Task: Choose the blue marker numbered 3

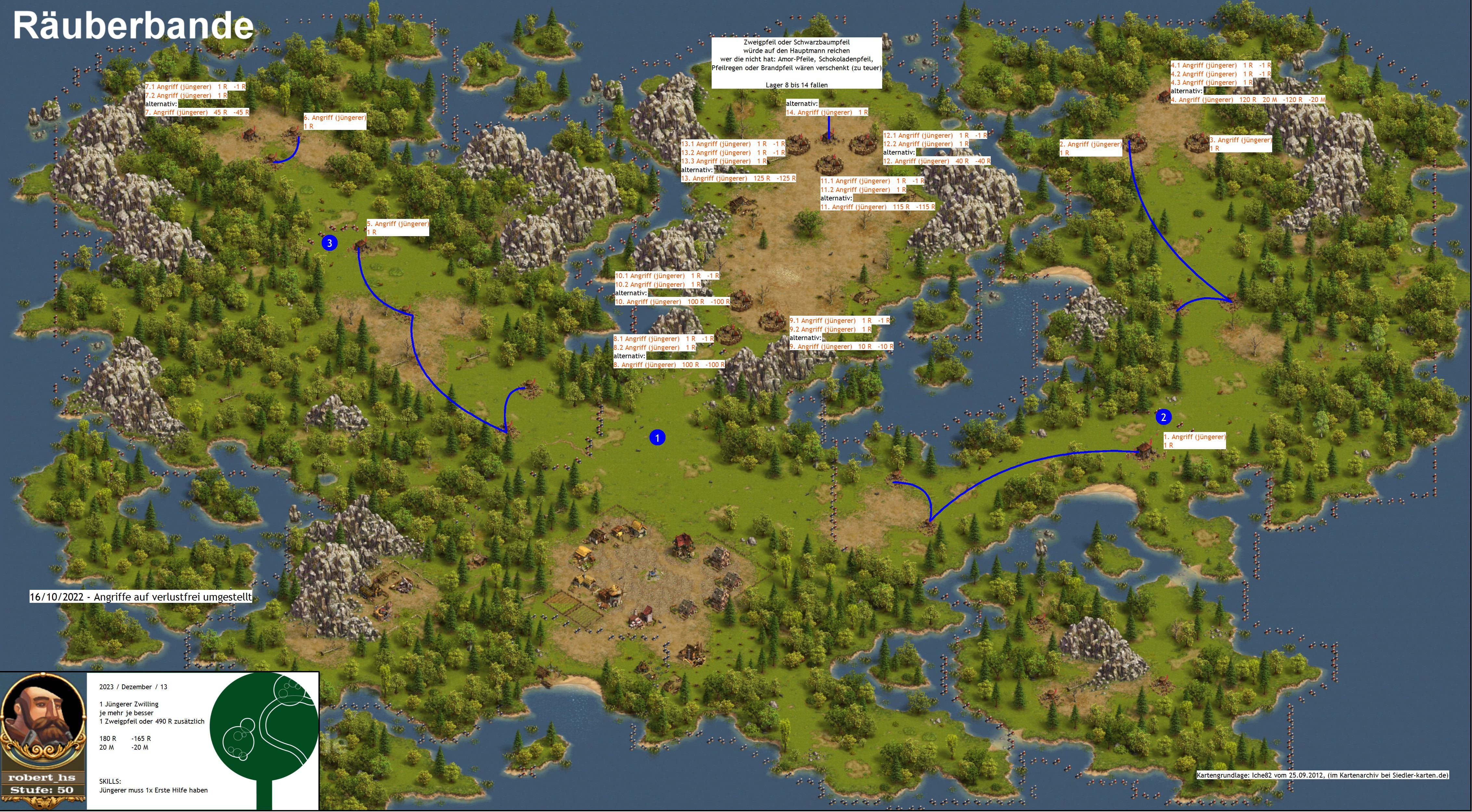Action: click(x=329, y=243)
